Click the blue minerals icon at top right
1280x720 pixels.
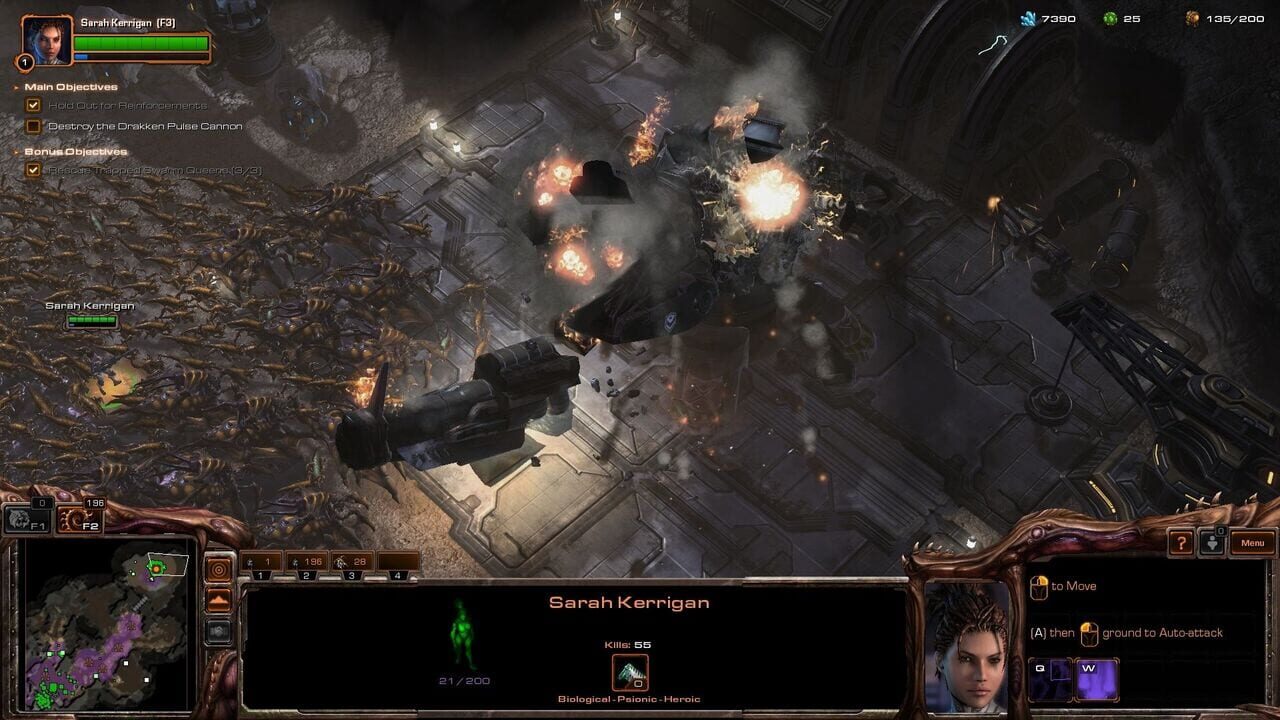pos(1025,18)
